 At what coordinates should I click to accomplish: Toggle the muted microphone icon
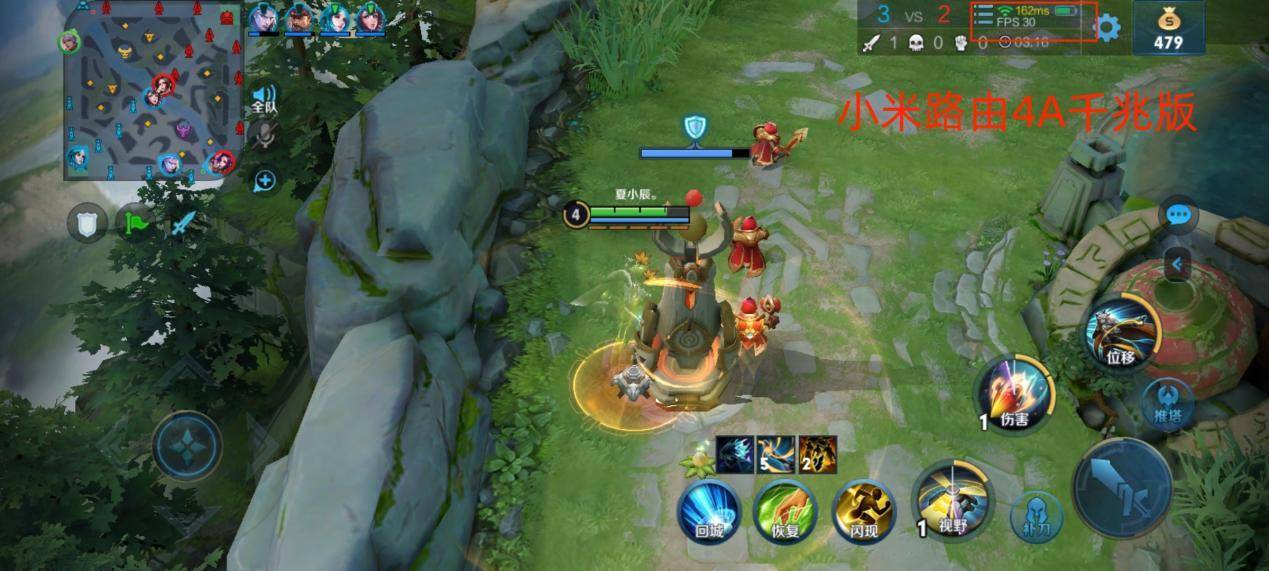click(x=264, y=135)
